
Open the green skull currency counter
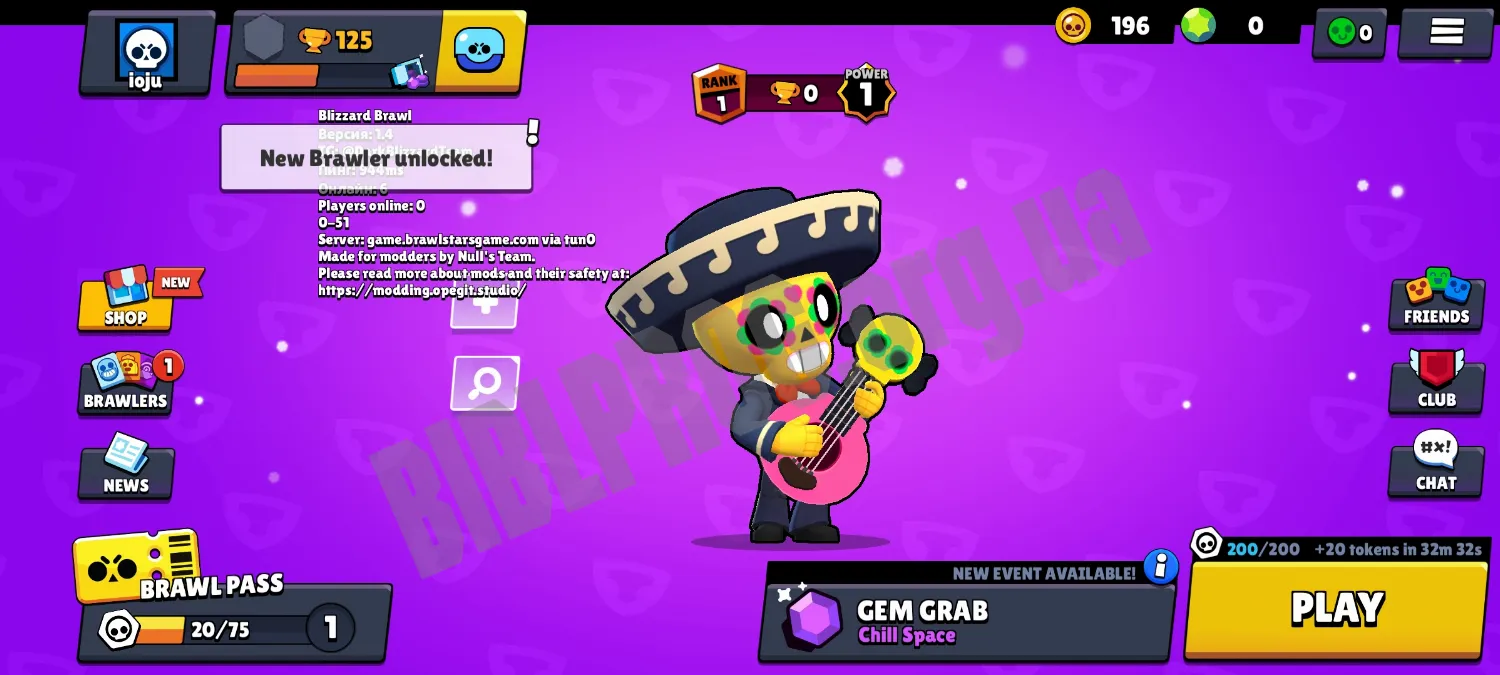tap(1349, 33)
